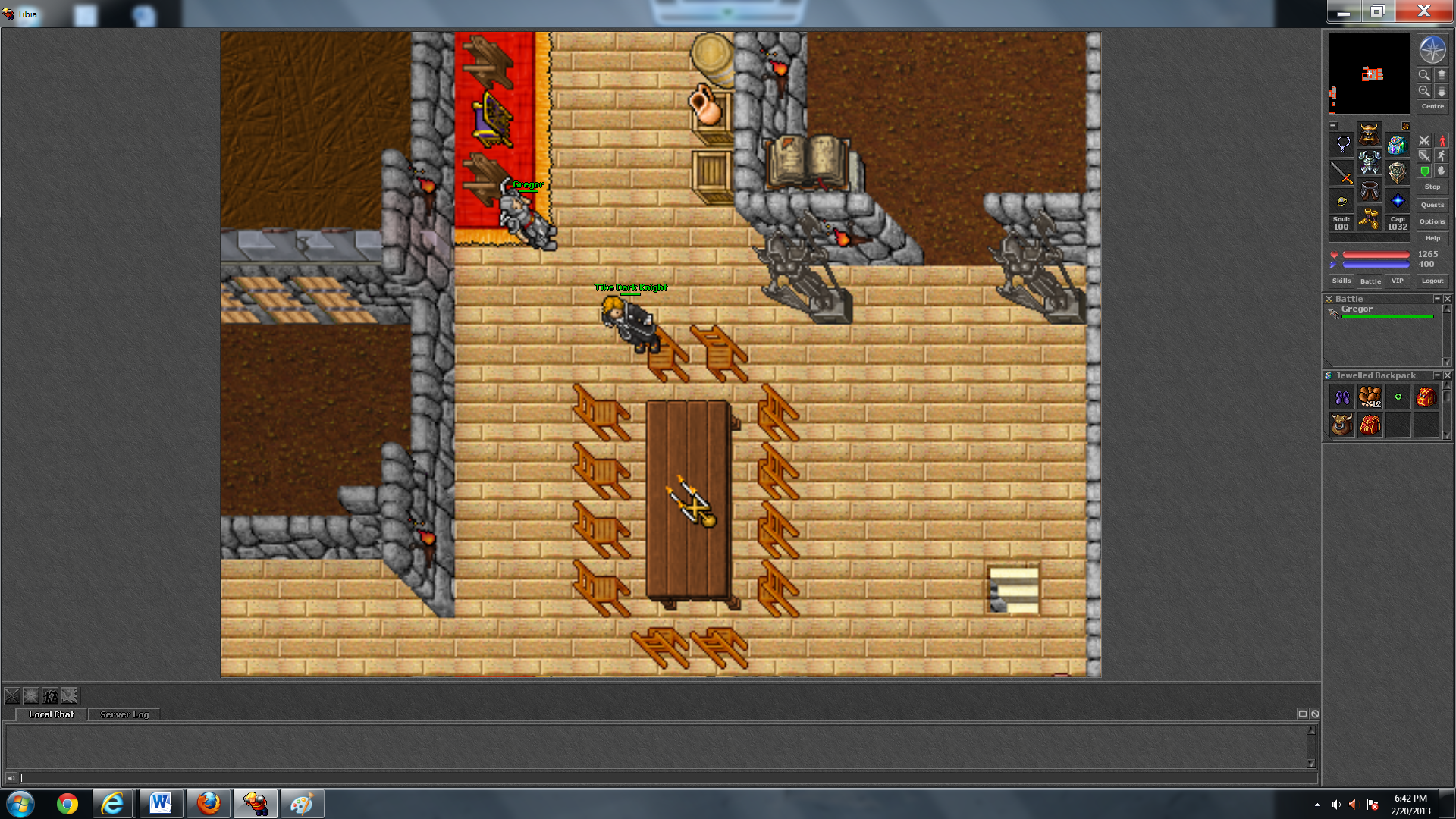Open the Help menu

tap(1432, 238)
